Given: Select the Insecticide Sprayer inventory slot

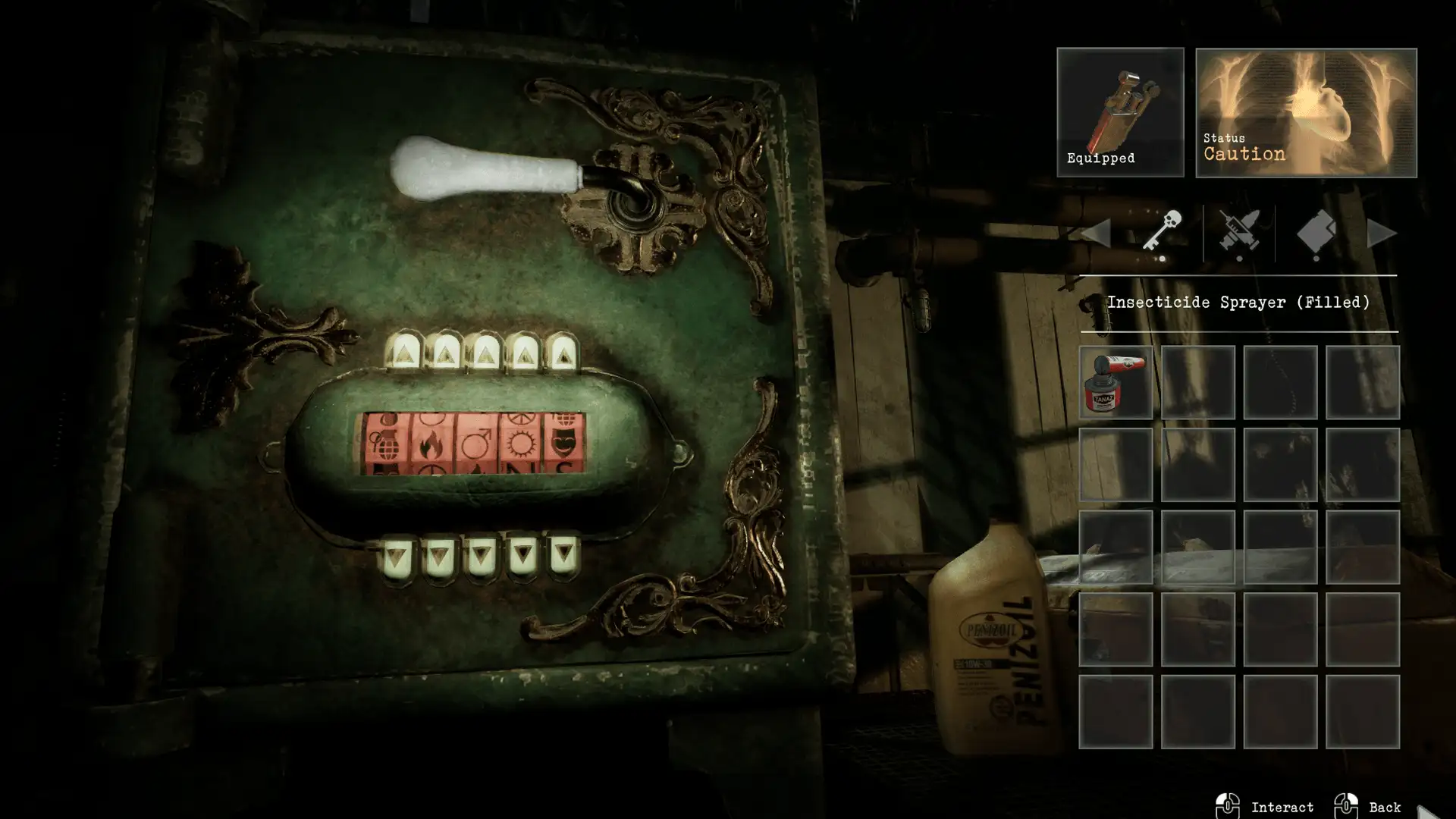Looking at the screenshot, I should click(x=1116, y=383).
